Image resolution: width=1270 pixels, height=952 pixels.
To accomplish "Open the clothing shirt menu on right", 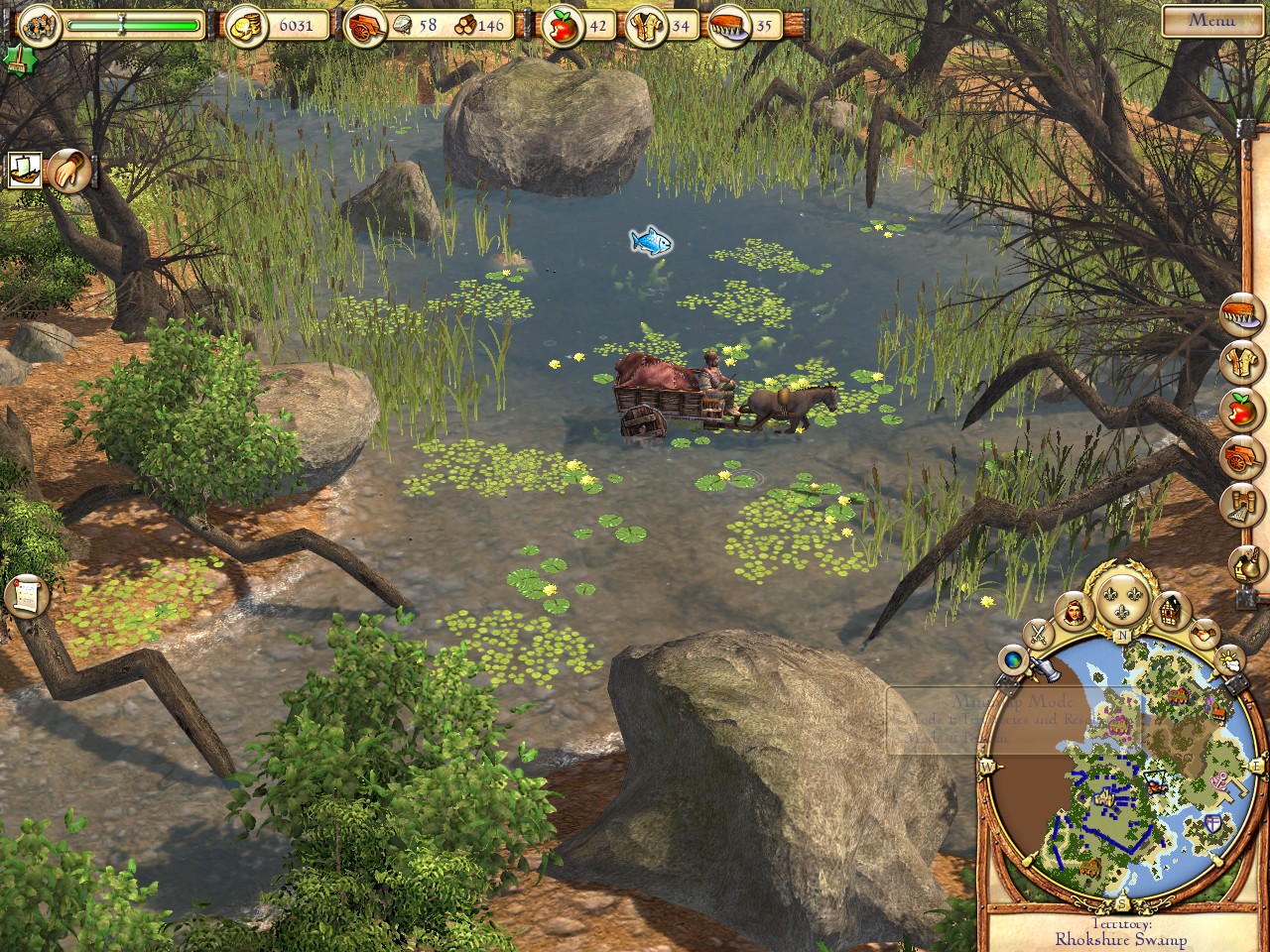I will (1243, 361).
